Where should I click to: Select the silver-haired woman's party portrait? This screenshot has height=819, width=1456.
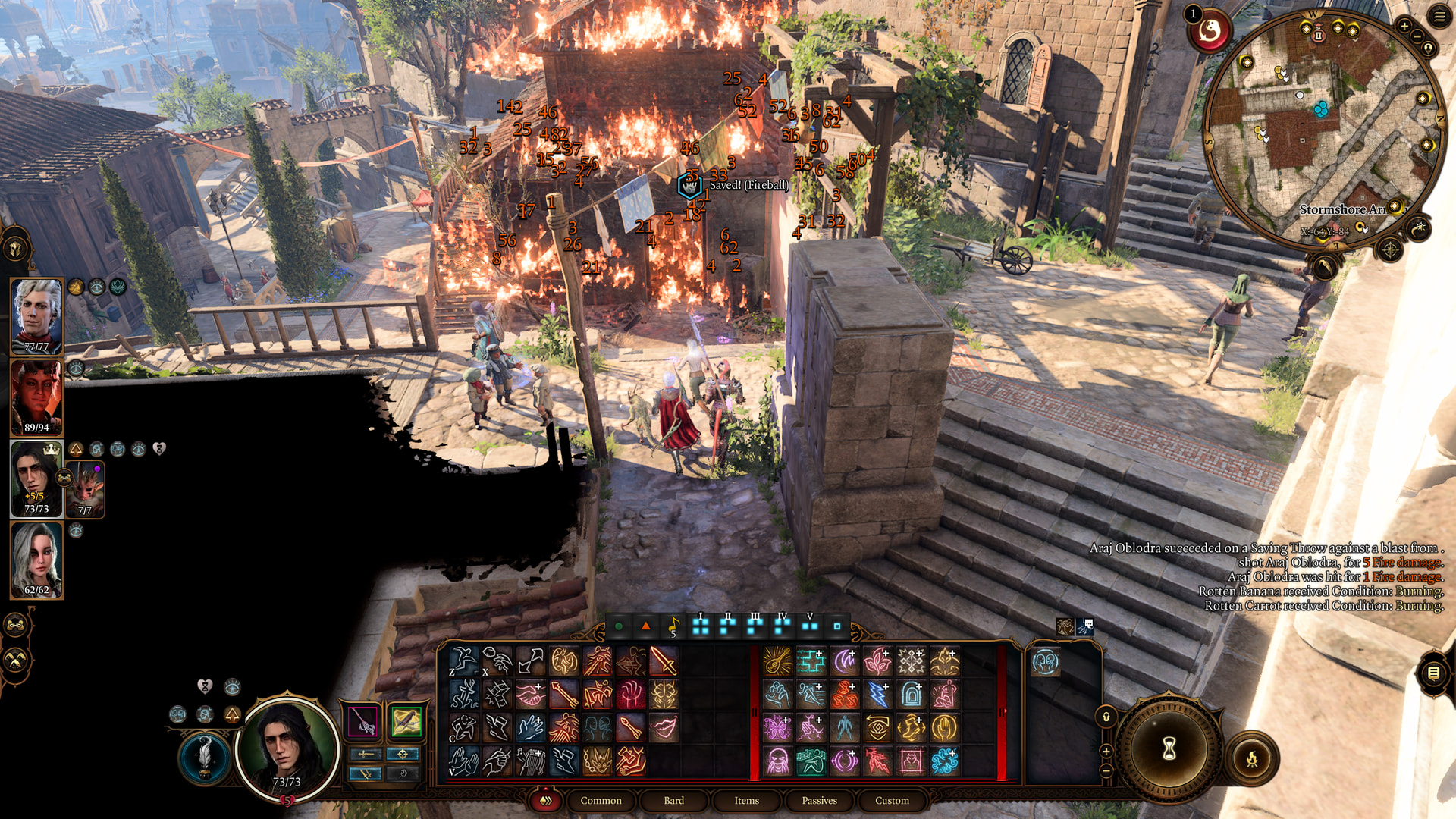coord(36,560)
